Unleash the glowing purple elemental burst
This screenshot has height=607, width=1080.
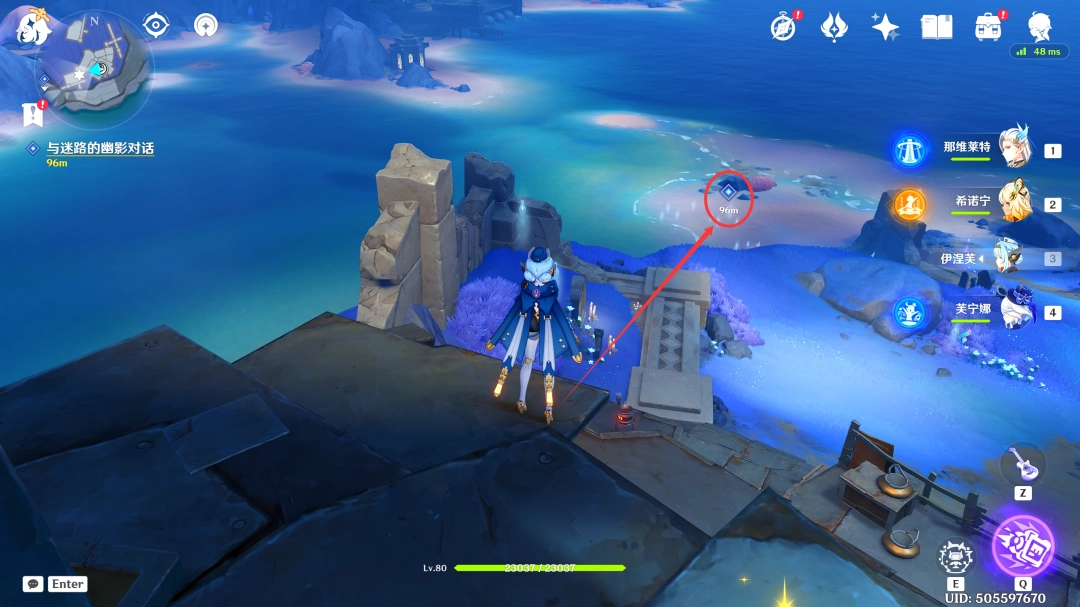pyautogui.click(x=1022, y=546)
